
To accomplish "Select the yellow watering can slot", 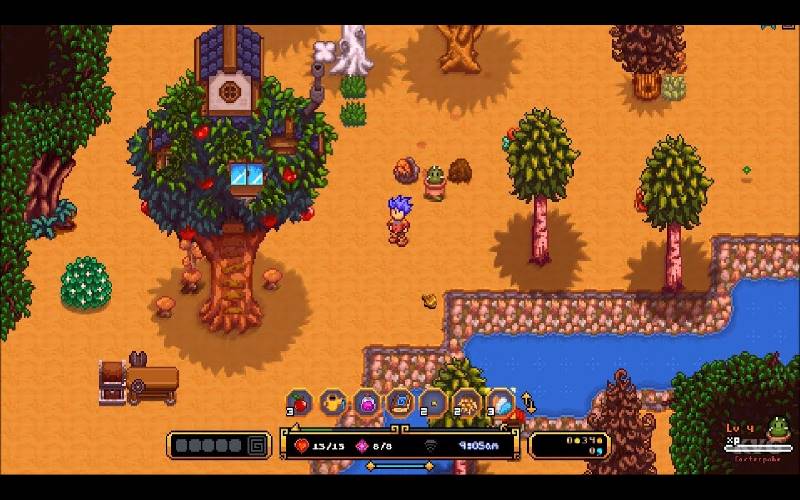I will coord(333,402).
